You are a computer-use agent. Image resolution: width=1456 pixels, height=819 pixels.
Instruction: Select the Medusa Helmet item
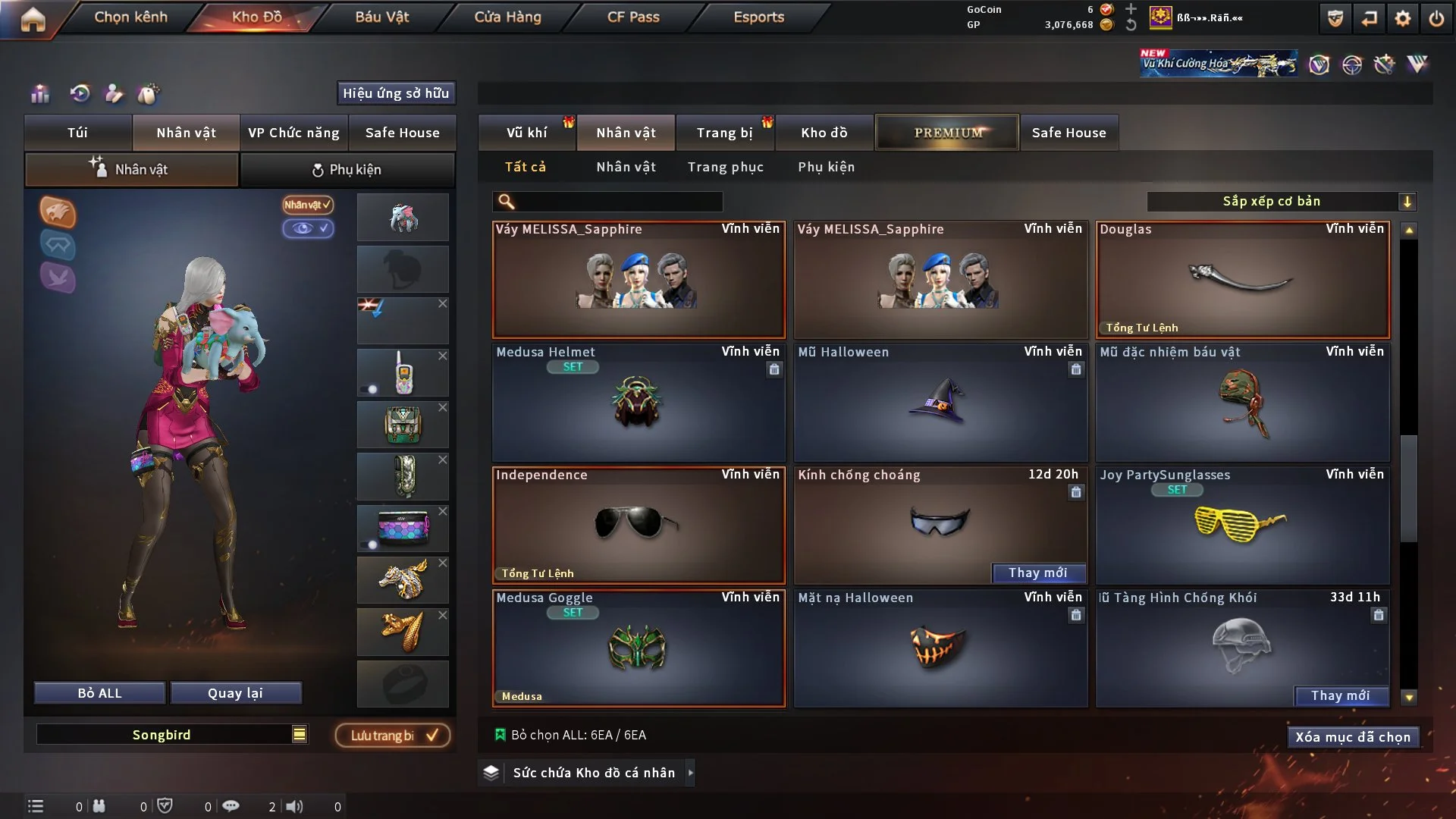coord(639,403)
